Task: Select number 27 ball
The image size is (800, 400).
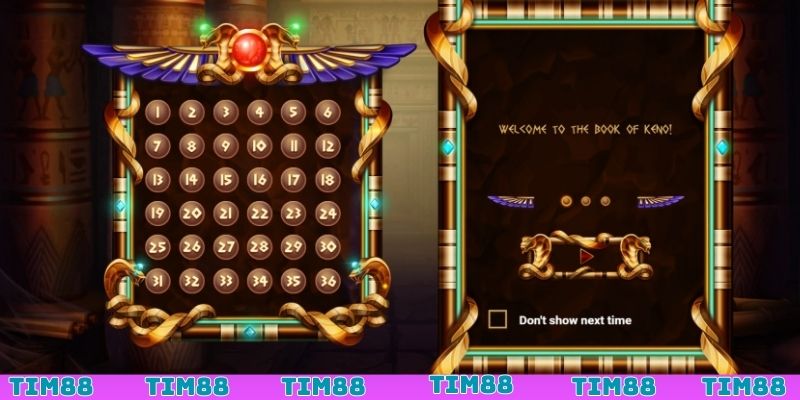Action: 225,247
